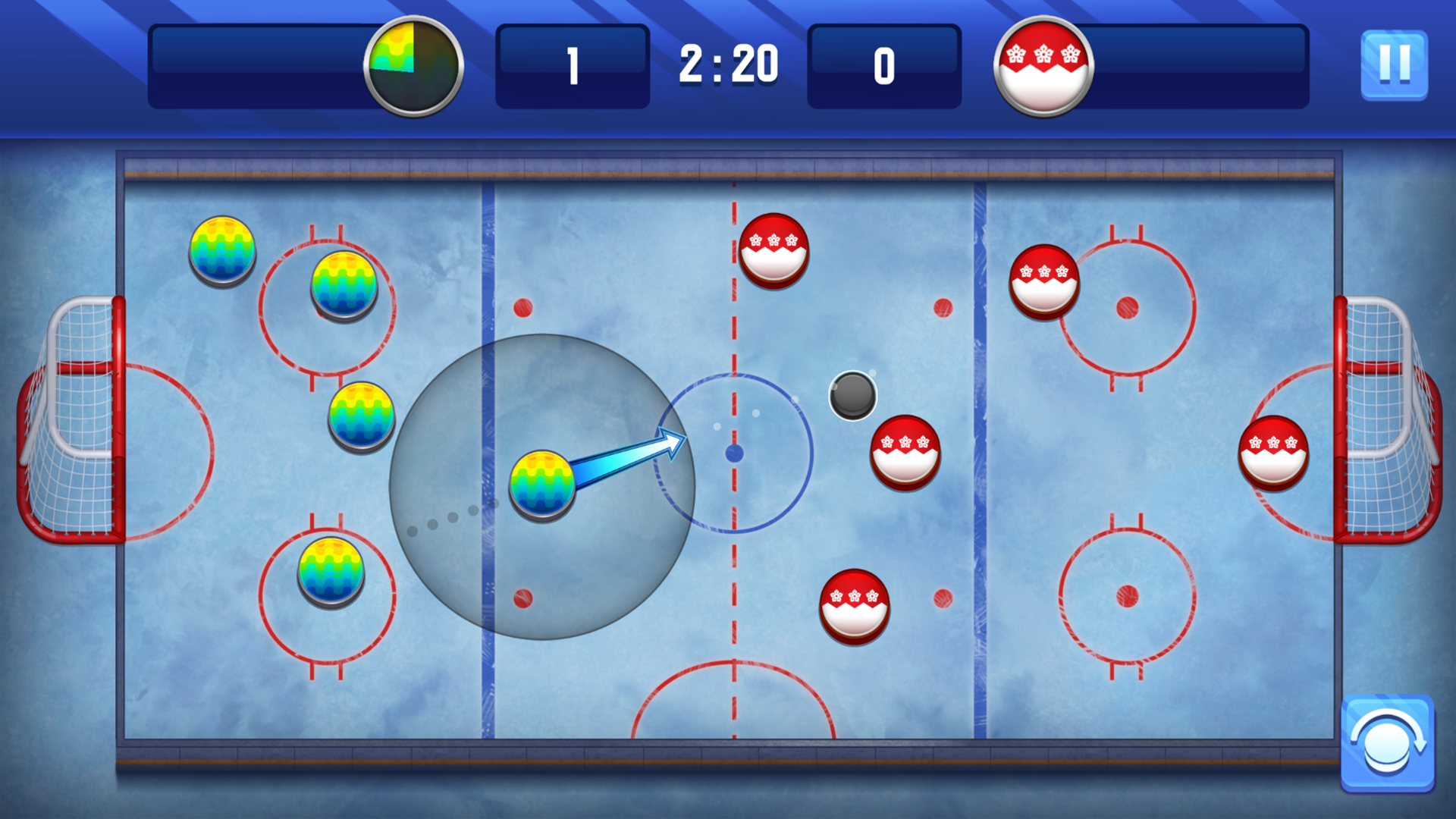Click the possession pie chart indicator
Screen dimensions: 1456x819
click(x=413, y=67)
